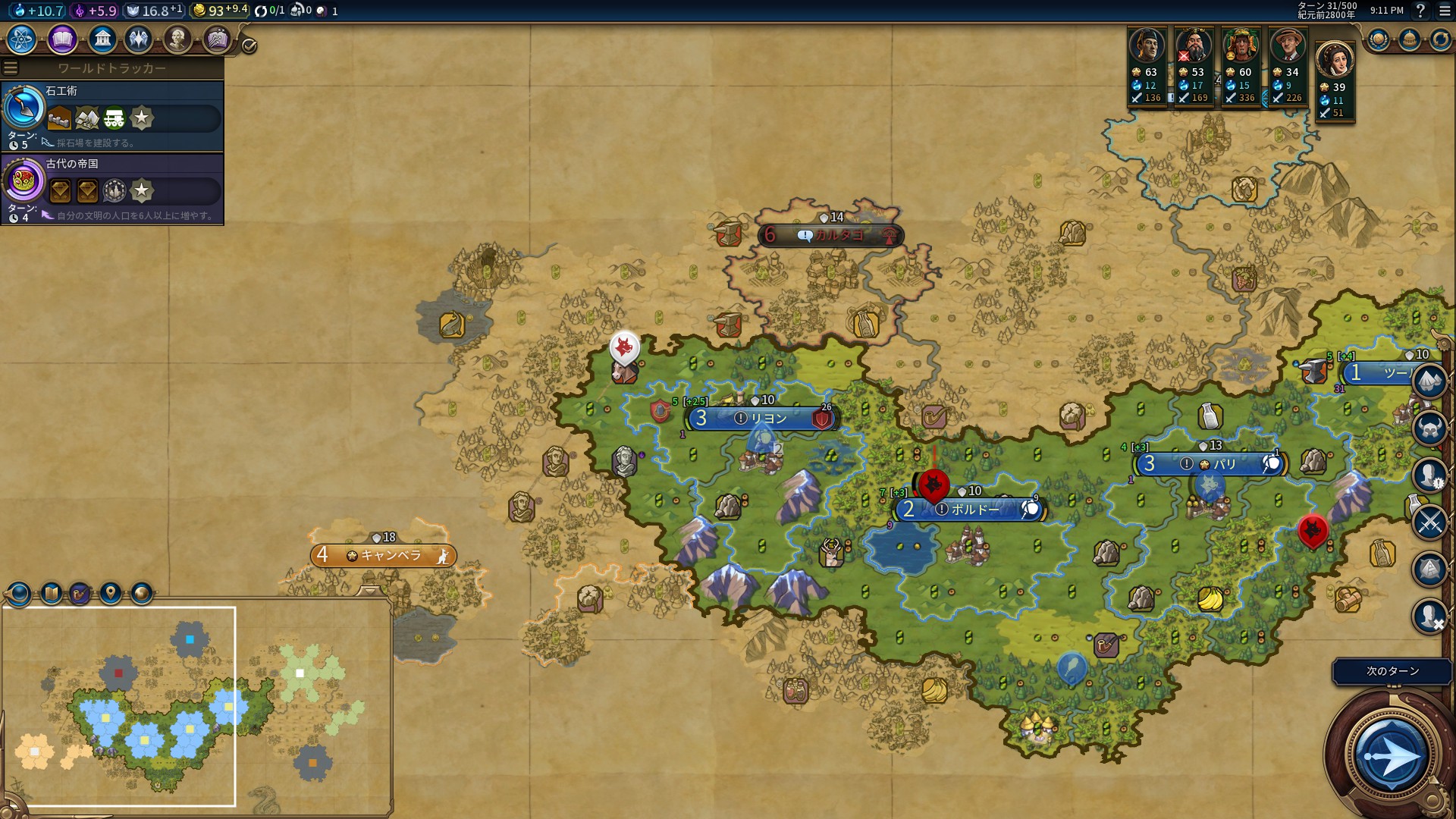1456x819 pixels.
Task: Open the map pin tool above minimap
Action: tap(111, 593)
